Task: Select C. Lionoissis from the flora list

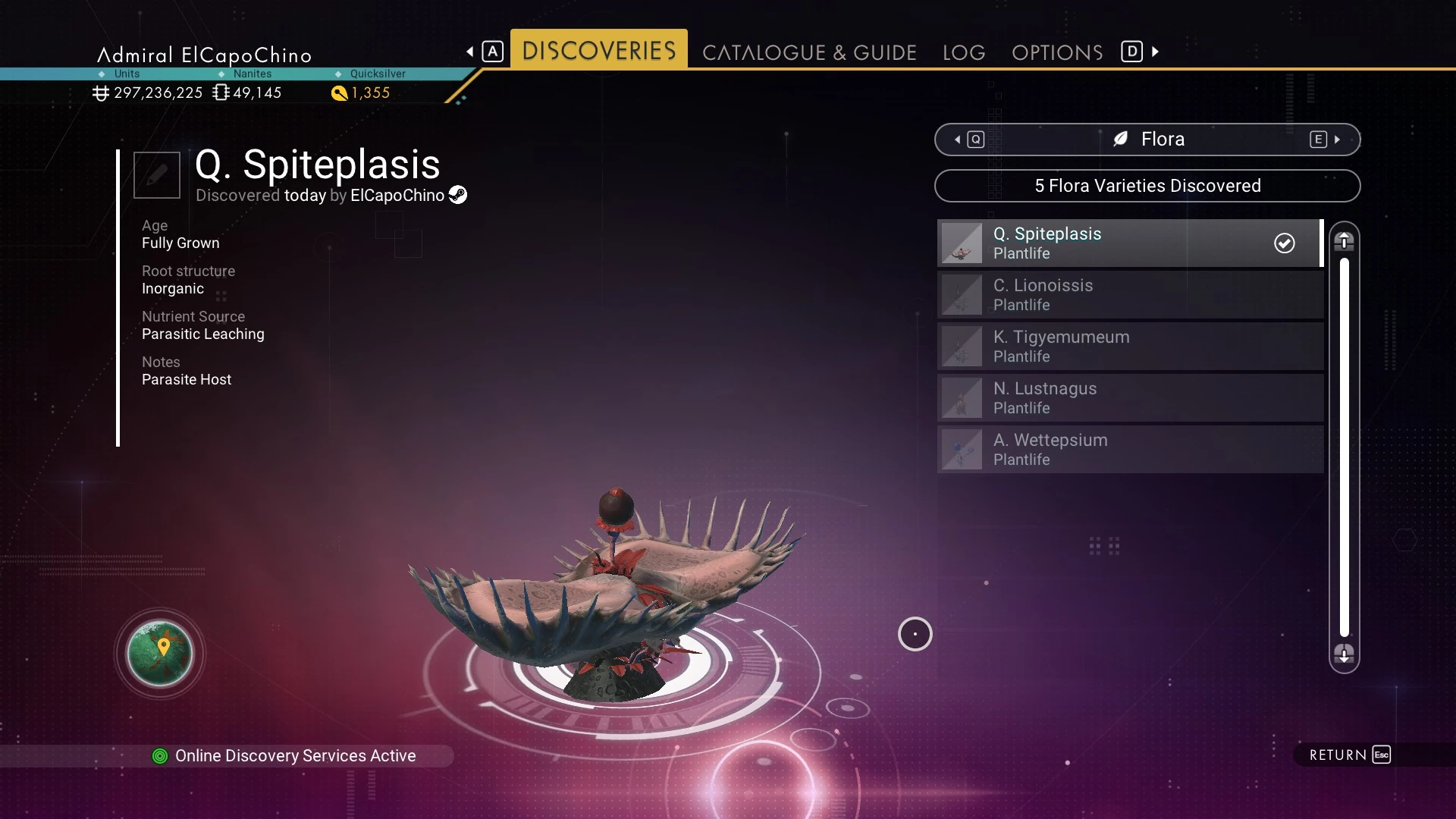Action: (1130, 295)
